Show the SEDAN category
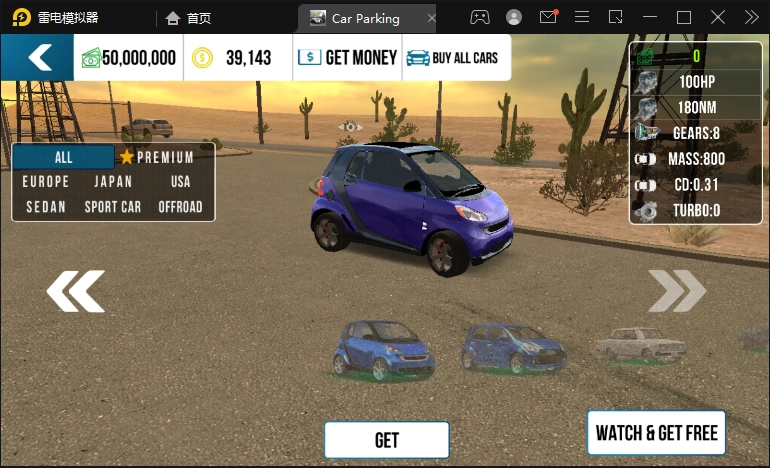The width and height of the screenshot is (770, 468). tap(46, 207)
